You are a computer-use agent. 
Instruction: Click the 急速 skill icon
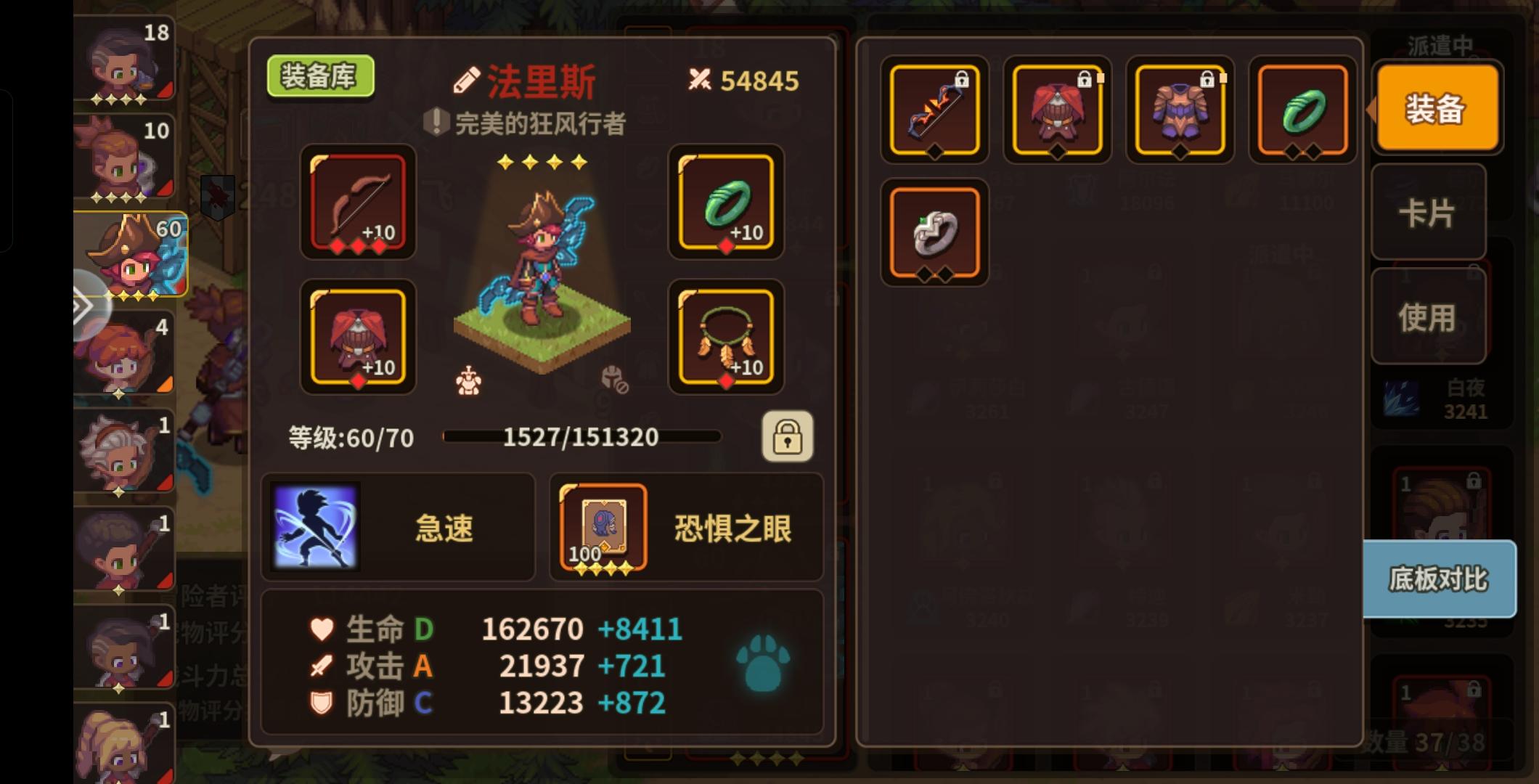coord(314,526)
